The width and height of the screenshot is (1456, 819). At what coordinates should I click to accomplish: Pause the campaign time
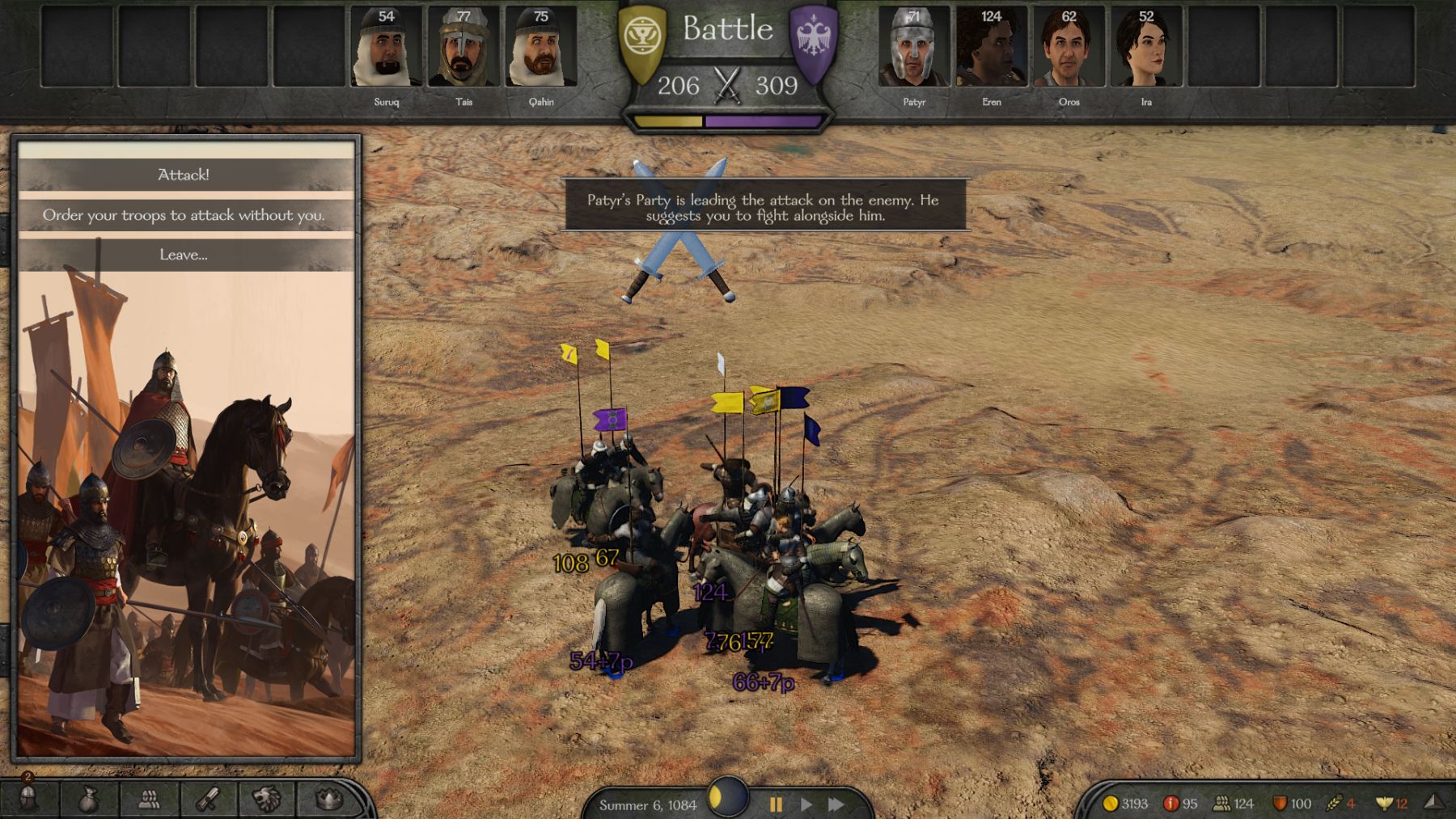pyautogui.click(x=776, y=804)
